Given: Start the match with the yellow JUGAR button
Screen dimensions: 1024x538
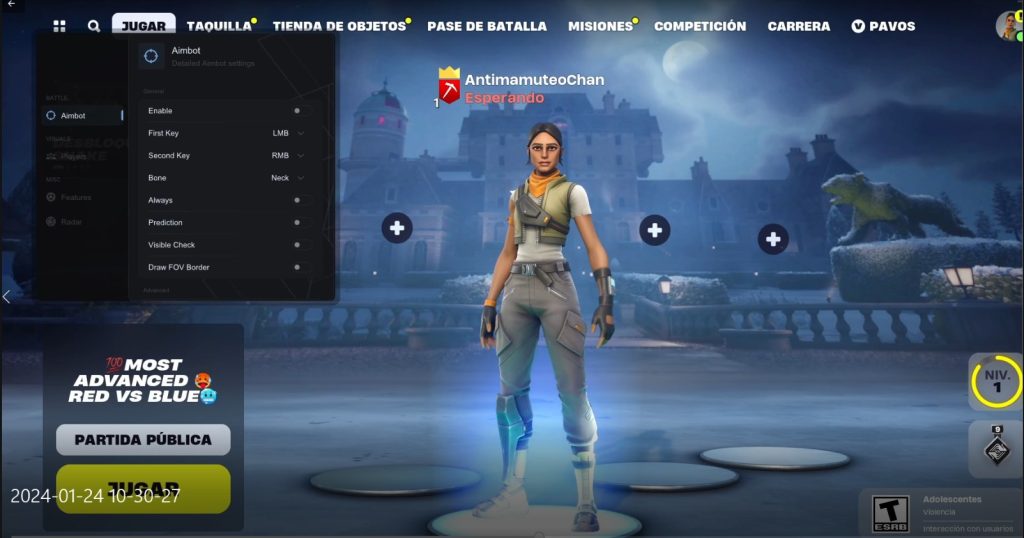Looking at the screenshot, I should [143, 488].
